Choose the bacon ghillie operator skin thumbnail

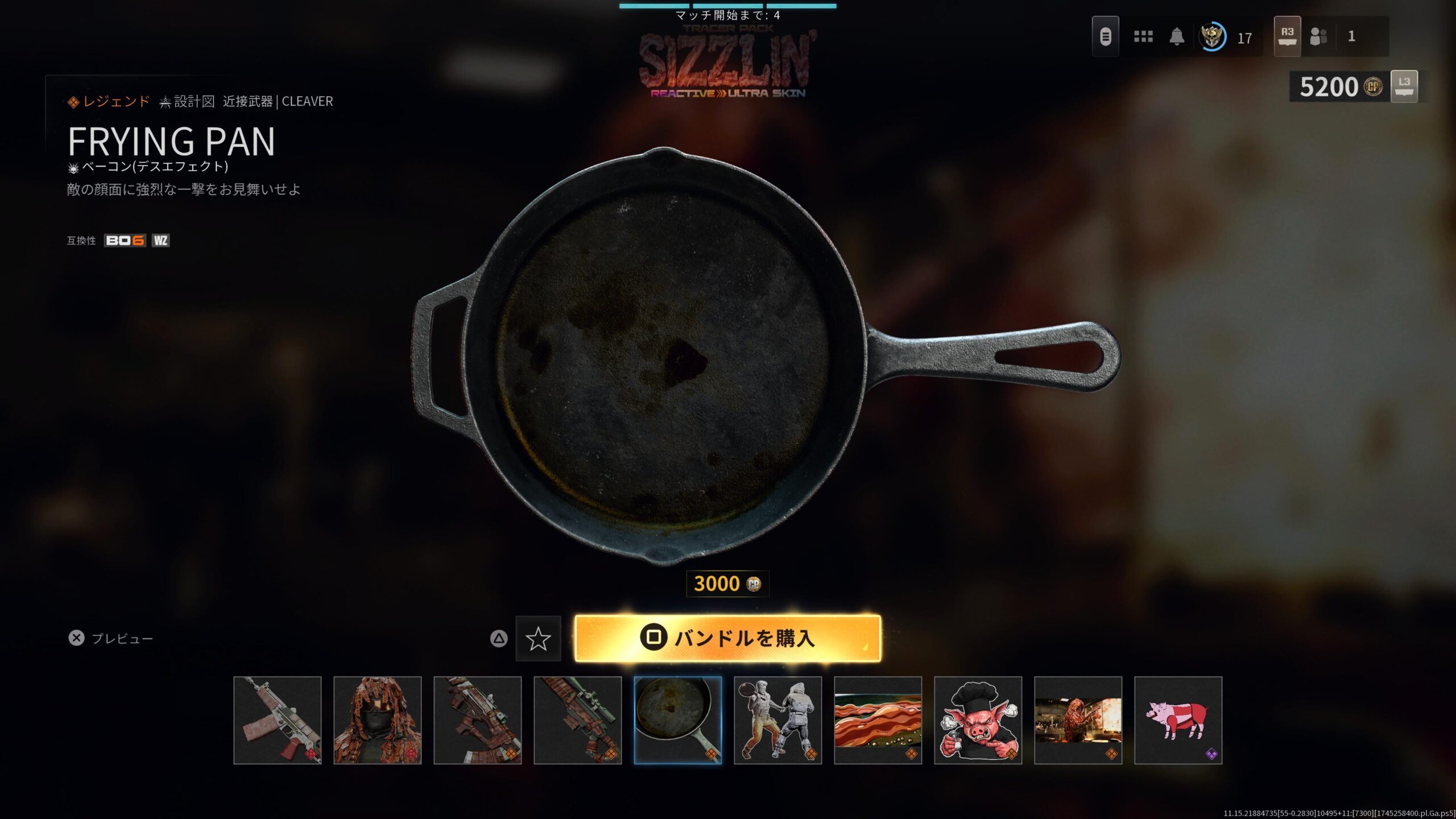[378, 720]
